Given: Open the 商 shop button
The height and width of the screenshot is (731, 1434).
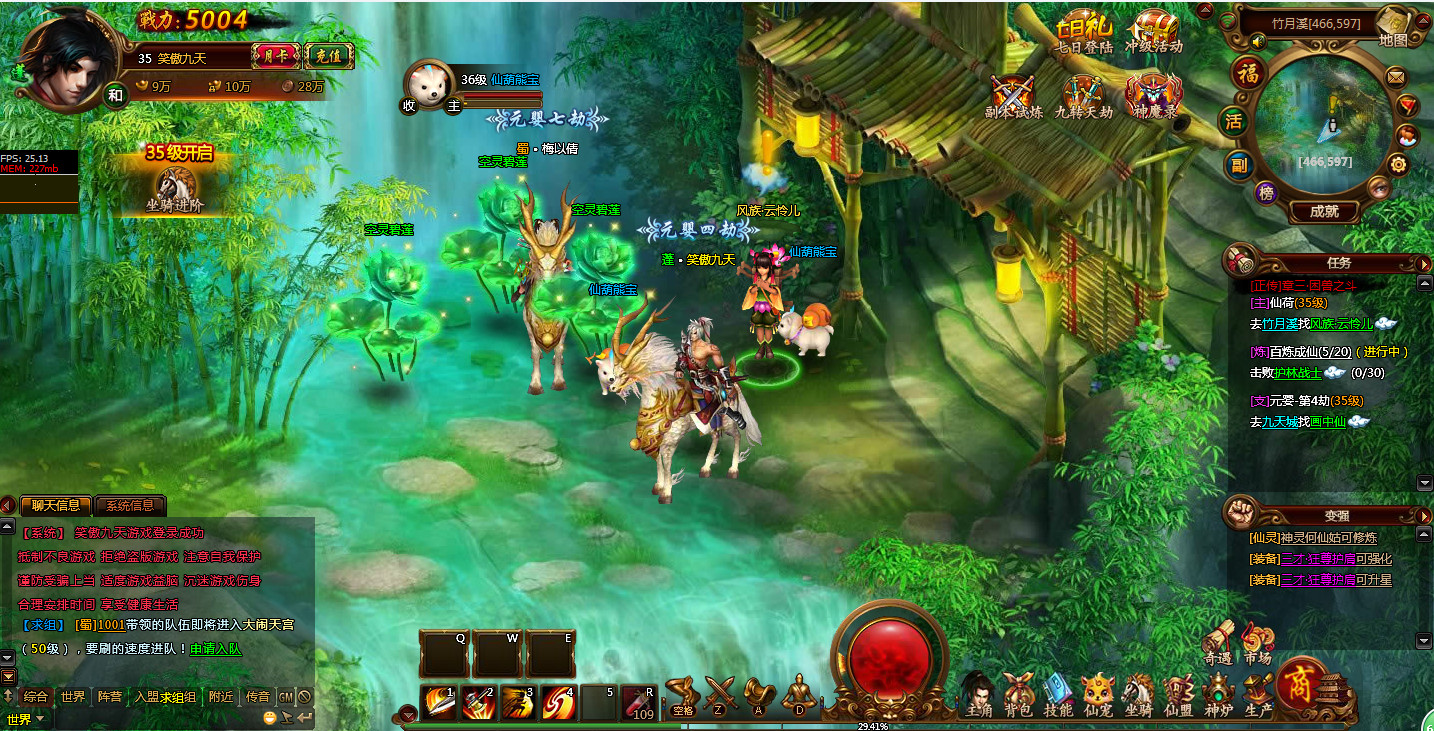Looking at the screenshot, I should (1301, 685).
